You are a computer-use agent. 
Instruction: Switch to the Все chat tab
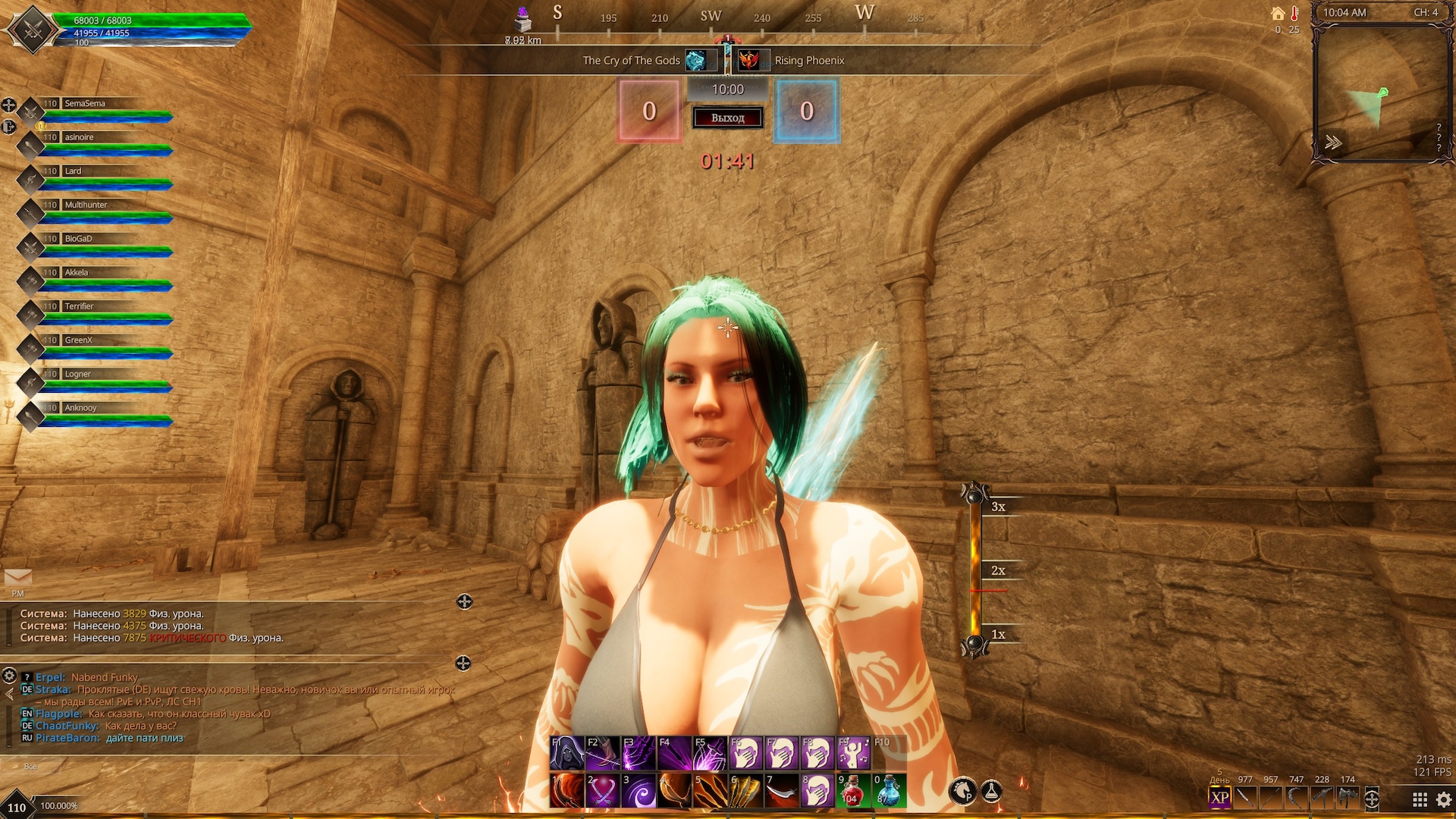[x=30, y=767]
